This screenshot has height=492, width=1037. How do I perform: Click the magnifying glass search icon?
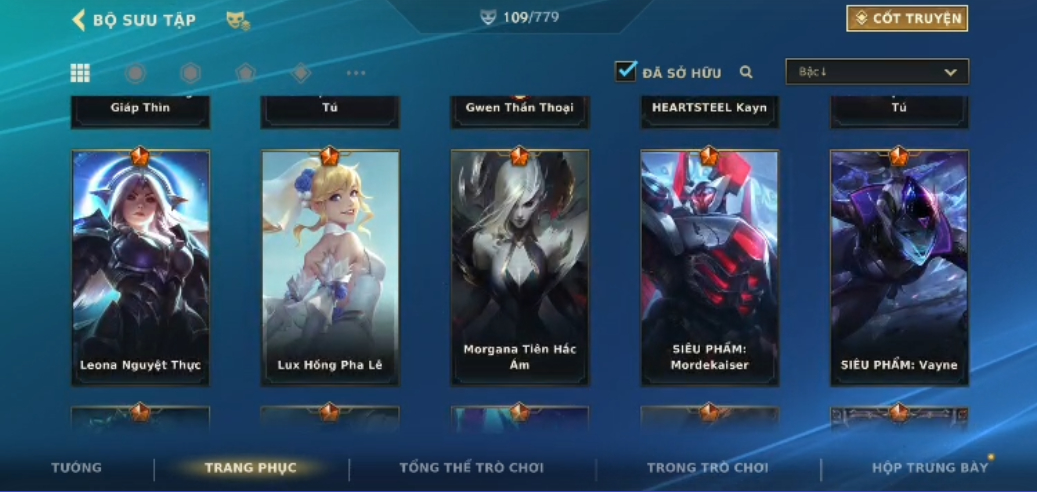click(x=746, y=72)
